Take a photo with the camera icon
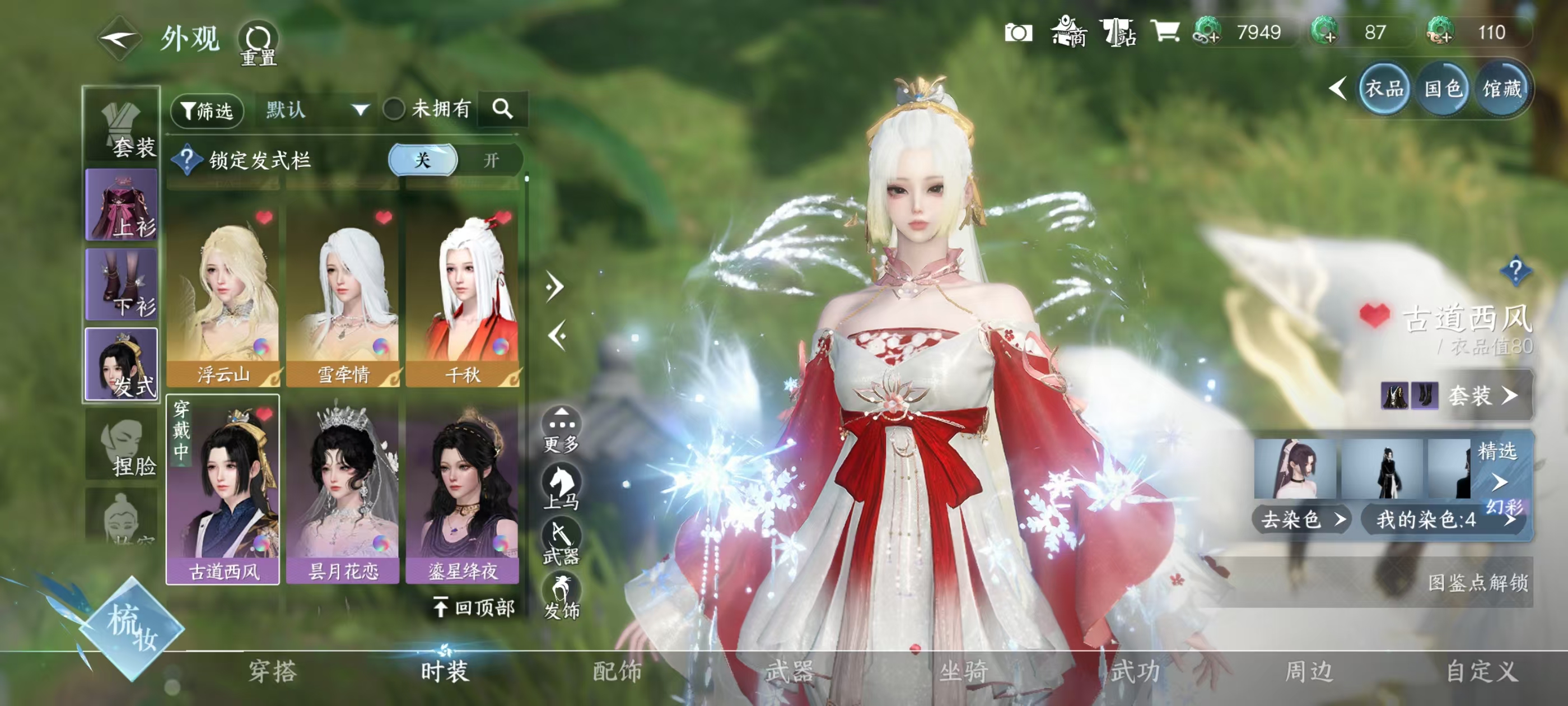This screenshot has width=1568, height=706. pyautogui.click(x=1018, y=33)
